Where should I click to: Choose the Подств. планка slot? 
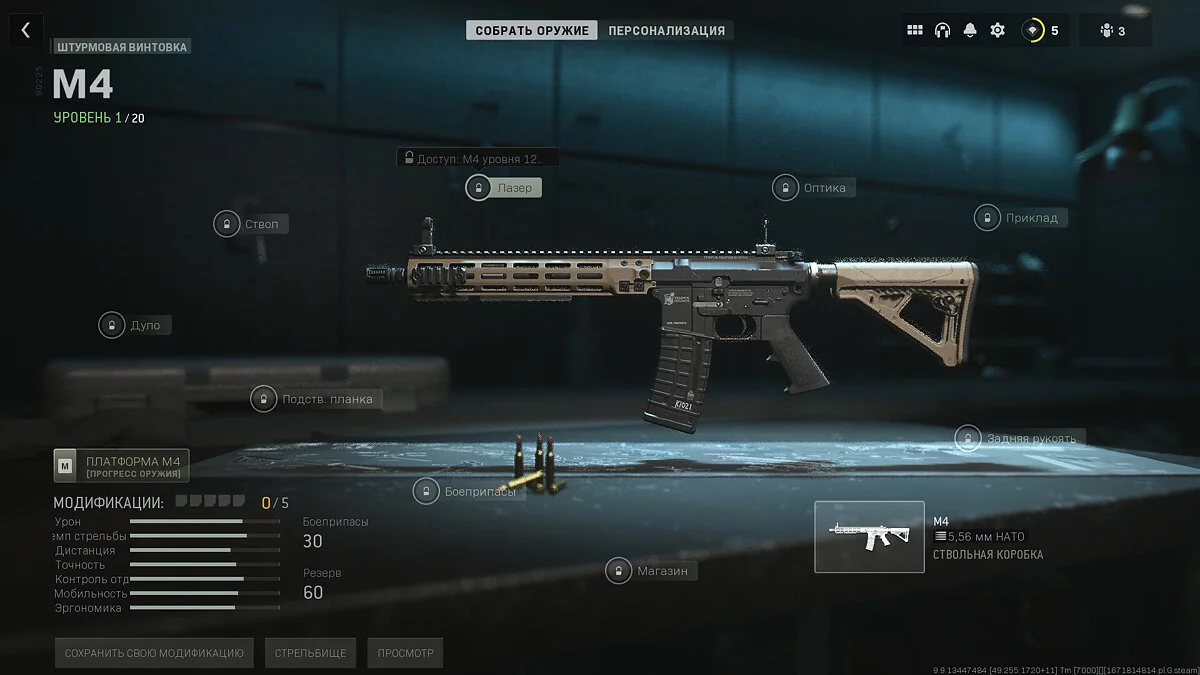pyautogui.click(x=315, y=399)
